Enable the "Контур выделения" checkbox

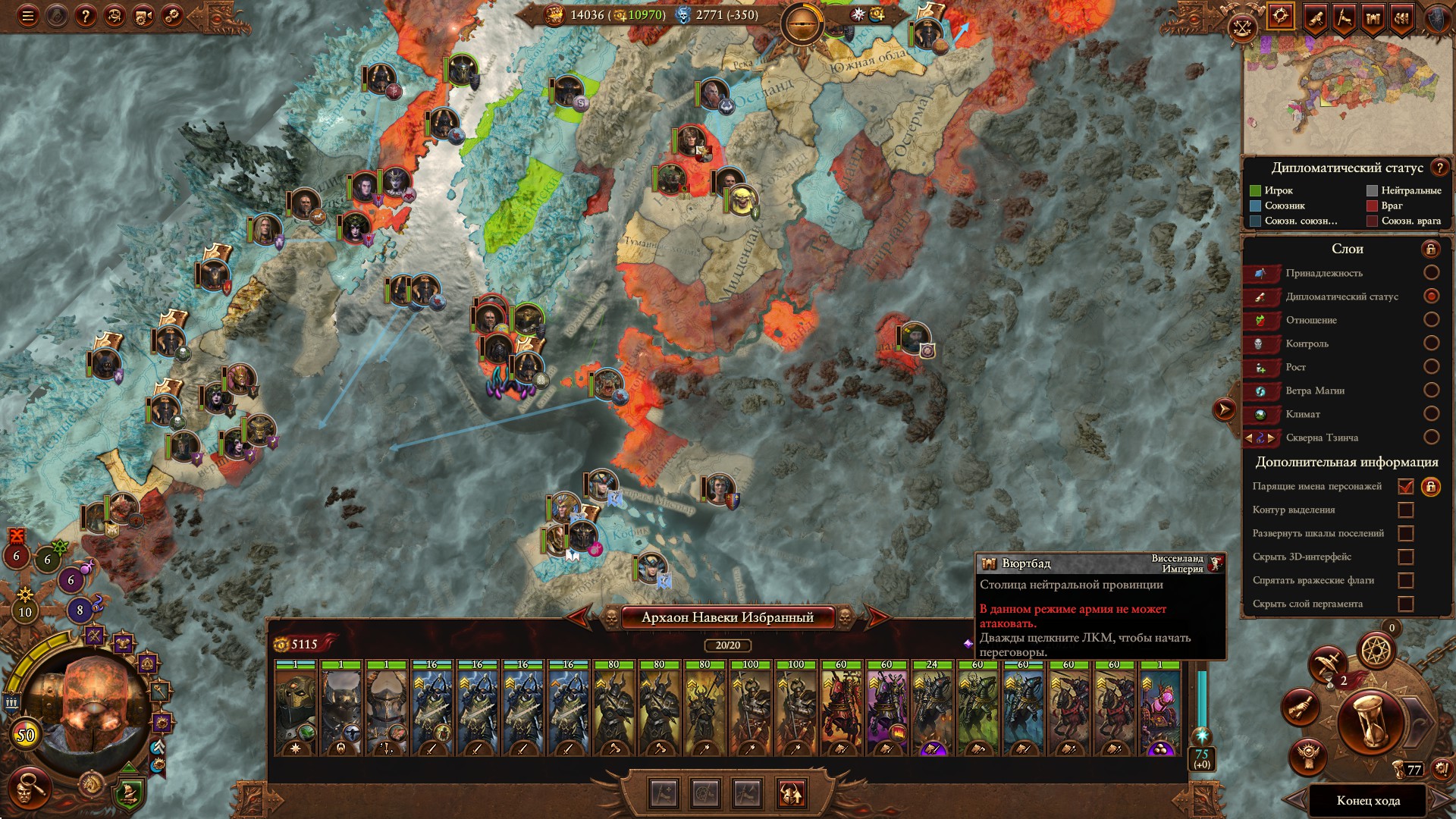[x=1405, y=510]
